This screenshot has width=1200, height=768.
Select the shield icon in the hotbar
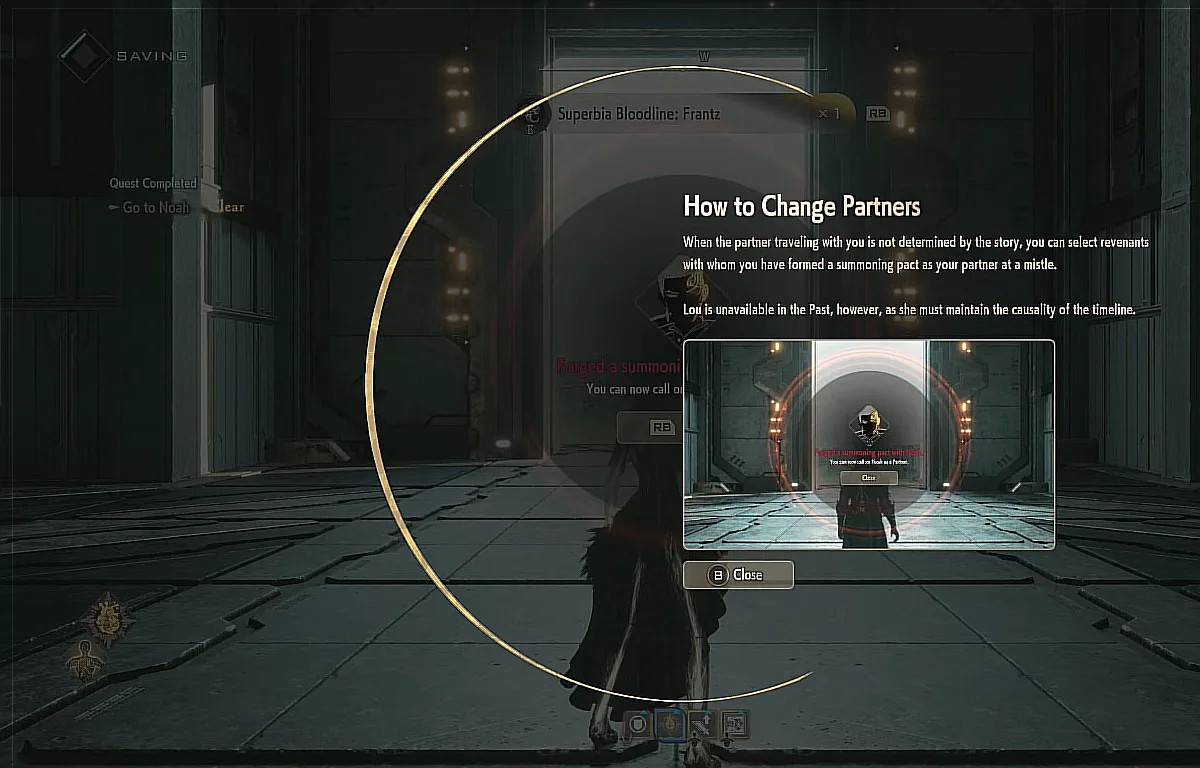point(638,723)
